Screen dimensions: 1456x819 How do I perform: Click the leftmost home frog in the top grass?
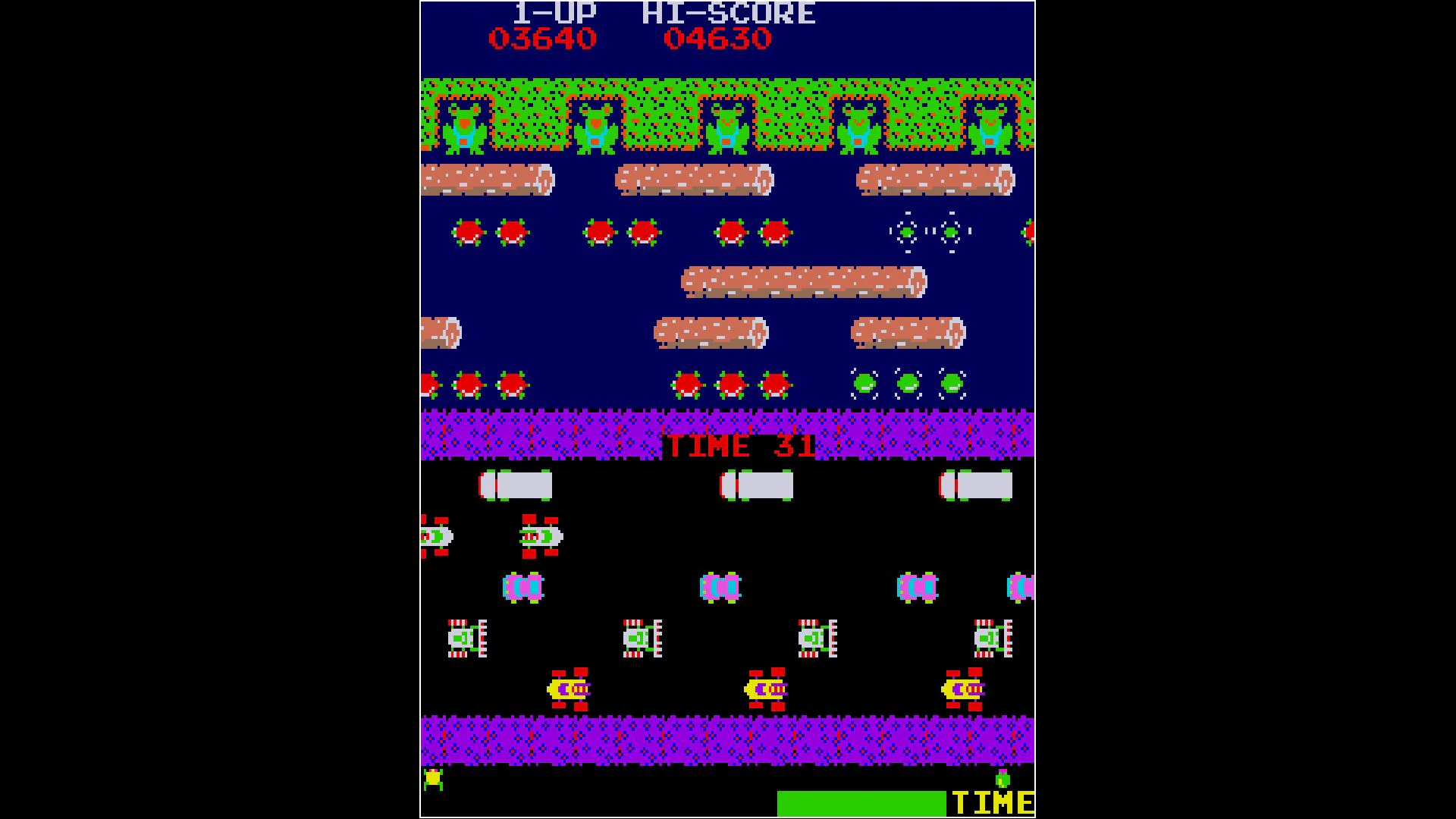[463, 129]
